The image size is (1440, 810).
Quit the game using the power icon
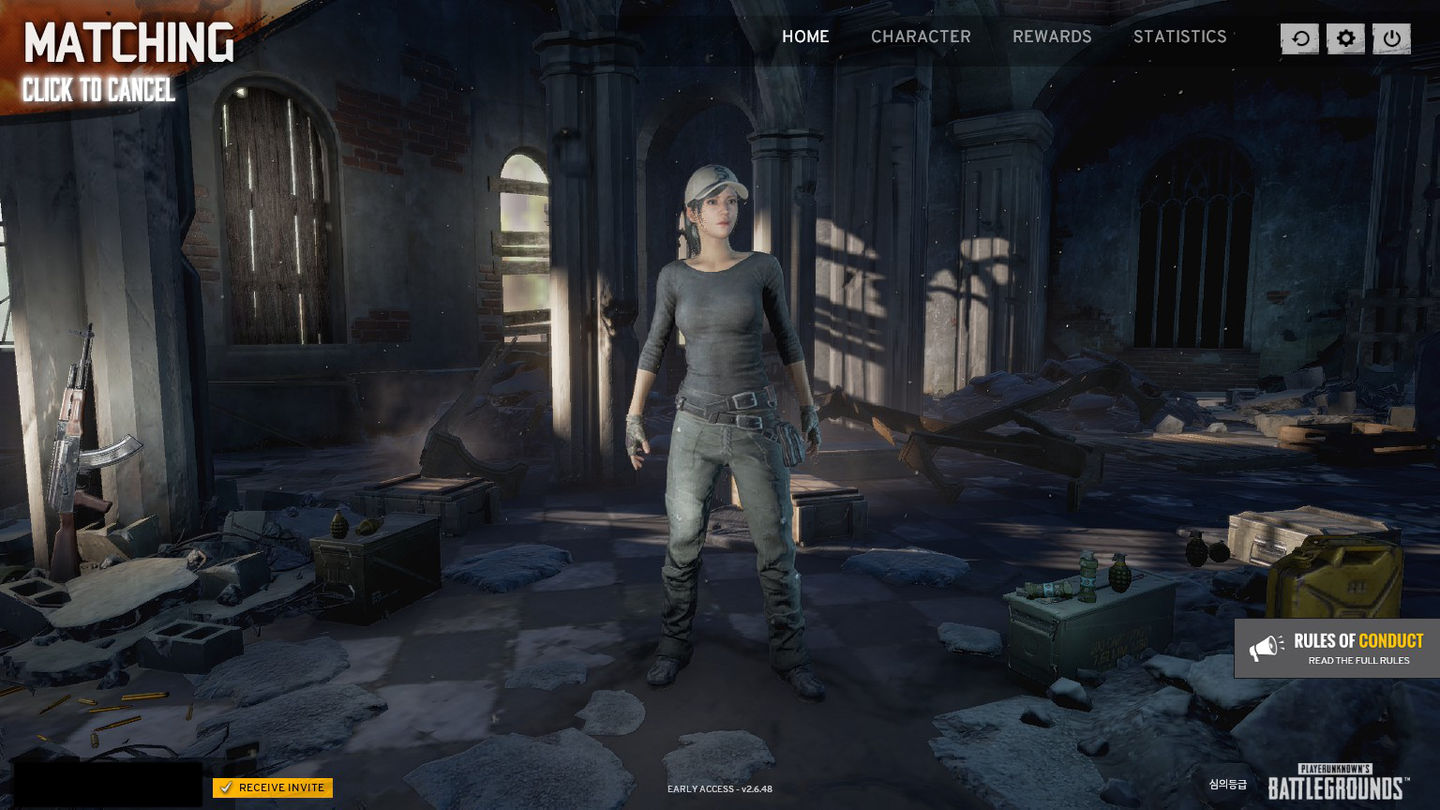pyautogui.click(x=1392, y=39)
